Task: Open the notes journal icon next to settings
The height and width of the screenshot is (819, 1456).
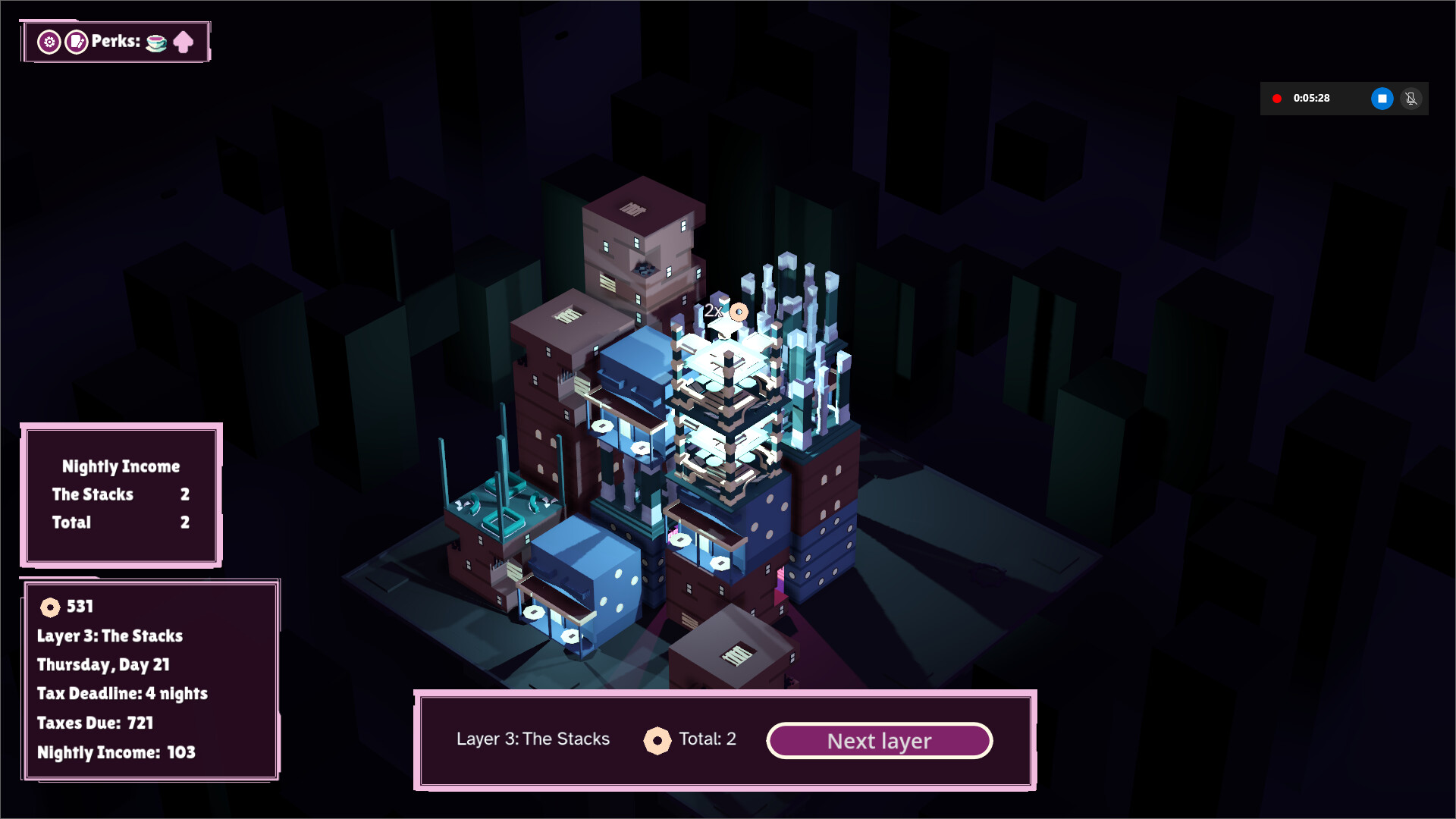Action: pyautogui.click(x=75, y=42)
